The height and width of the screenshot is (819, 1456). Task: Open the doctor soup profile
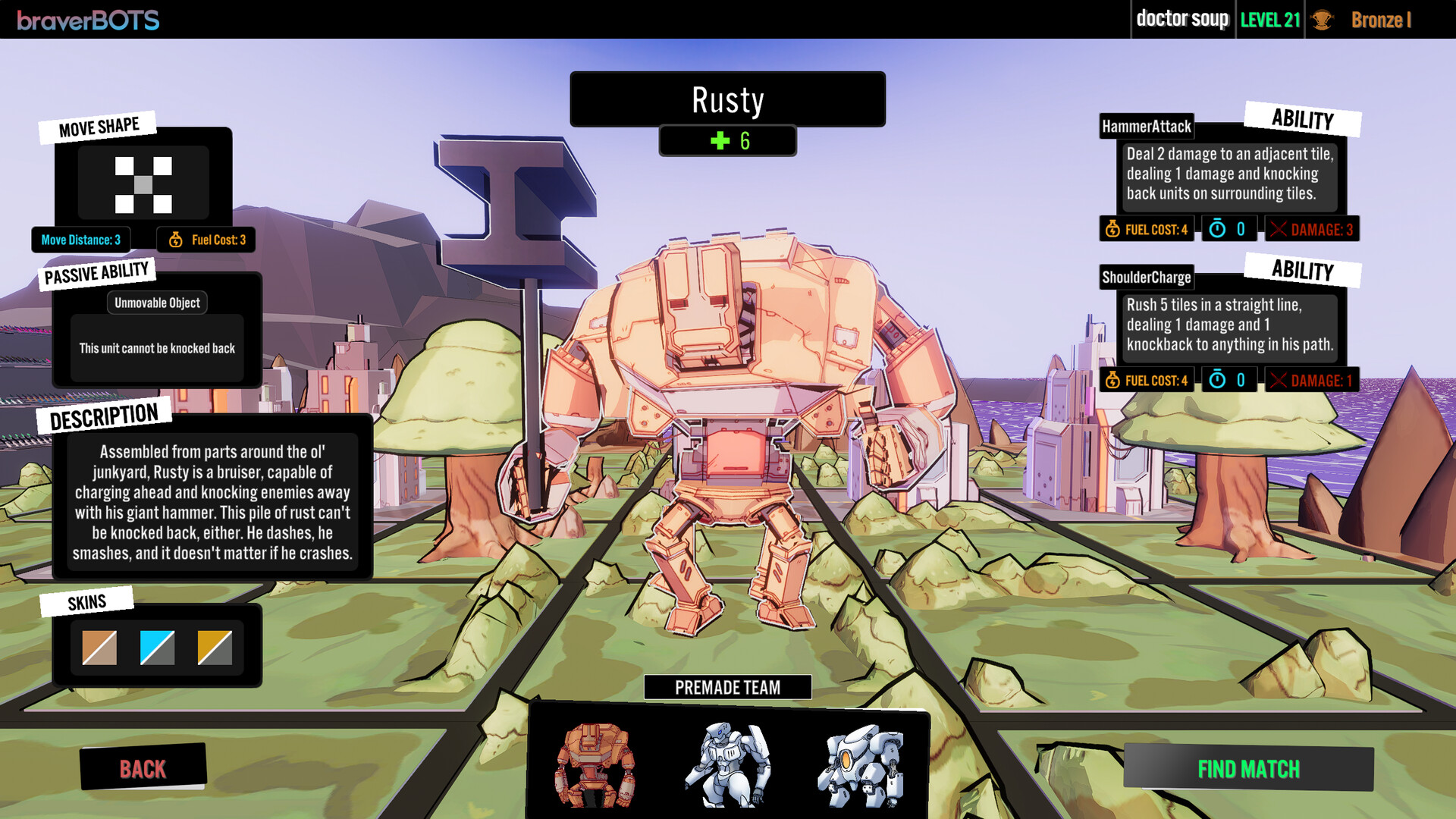[x=1182, y=19]
